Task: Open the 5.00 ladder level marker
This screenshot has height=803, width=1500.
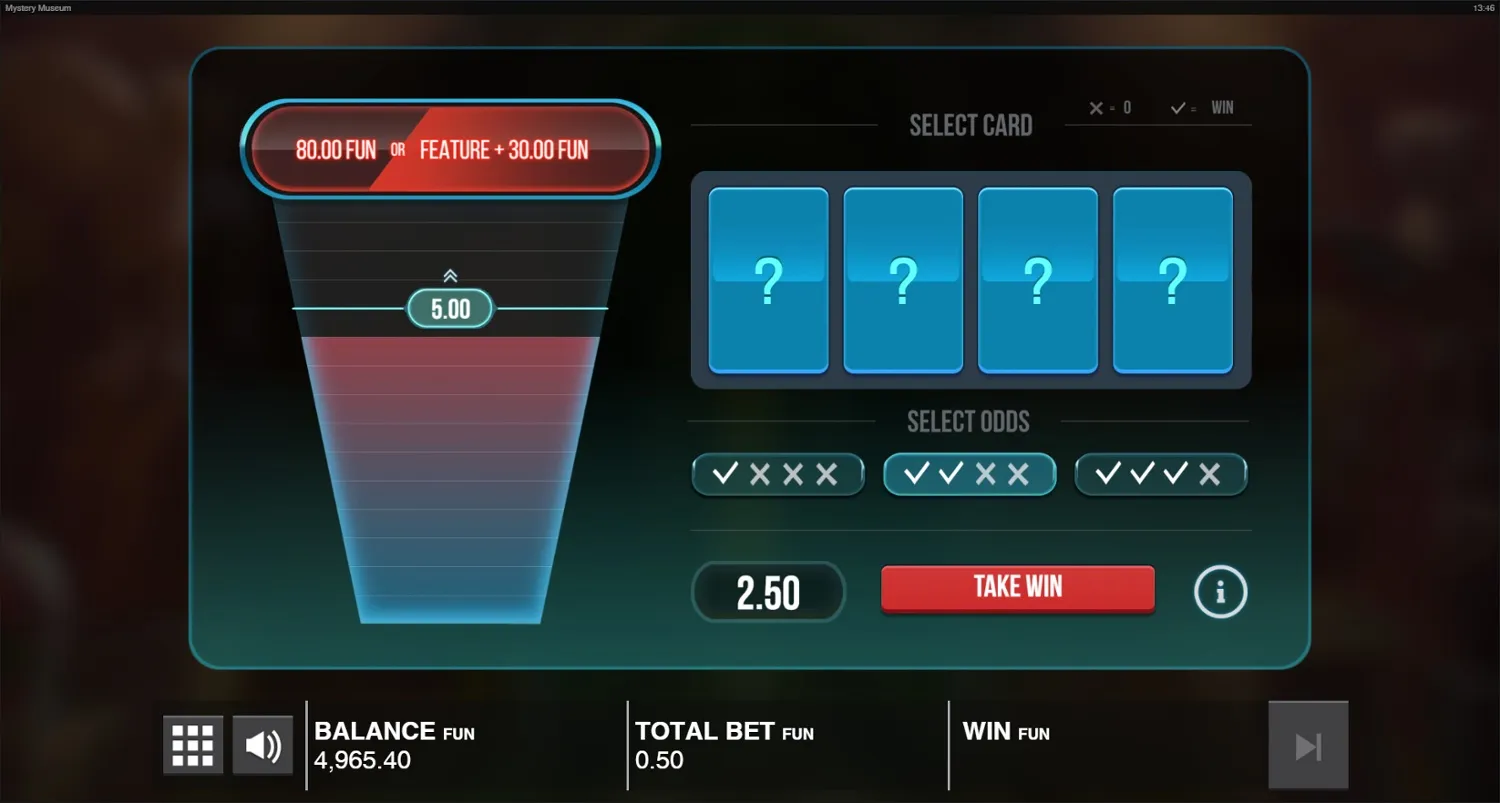Action: point(450,309)
